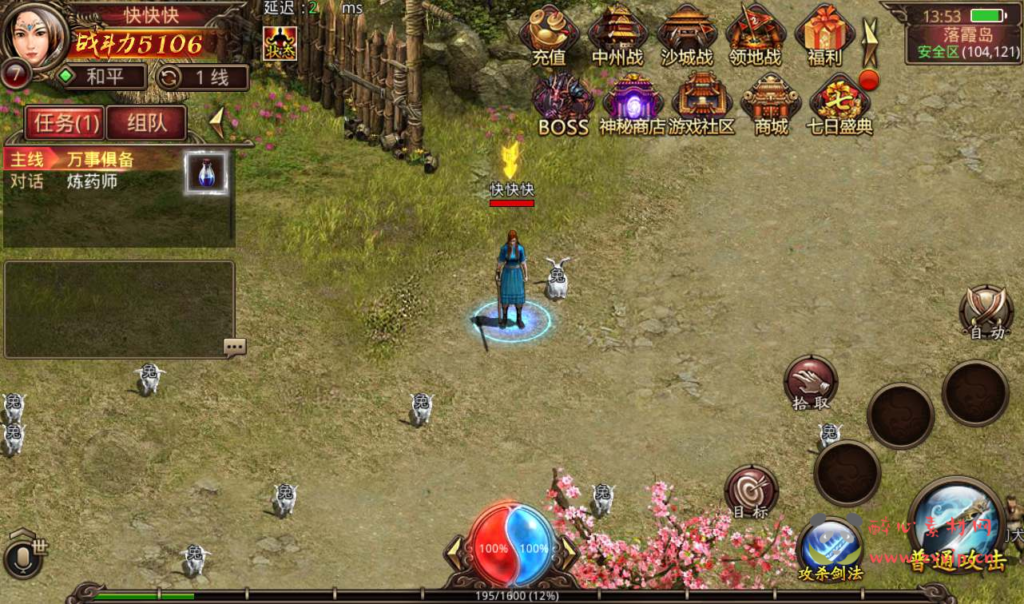
Task: Open the 七日盛典 seven-day event
Action: [840, 103]
